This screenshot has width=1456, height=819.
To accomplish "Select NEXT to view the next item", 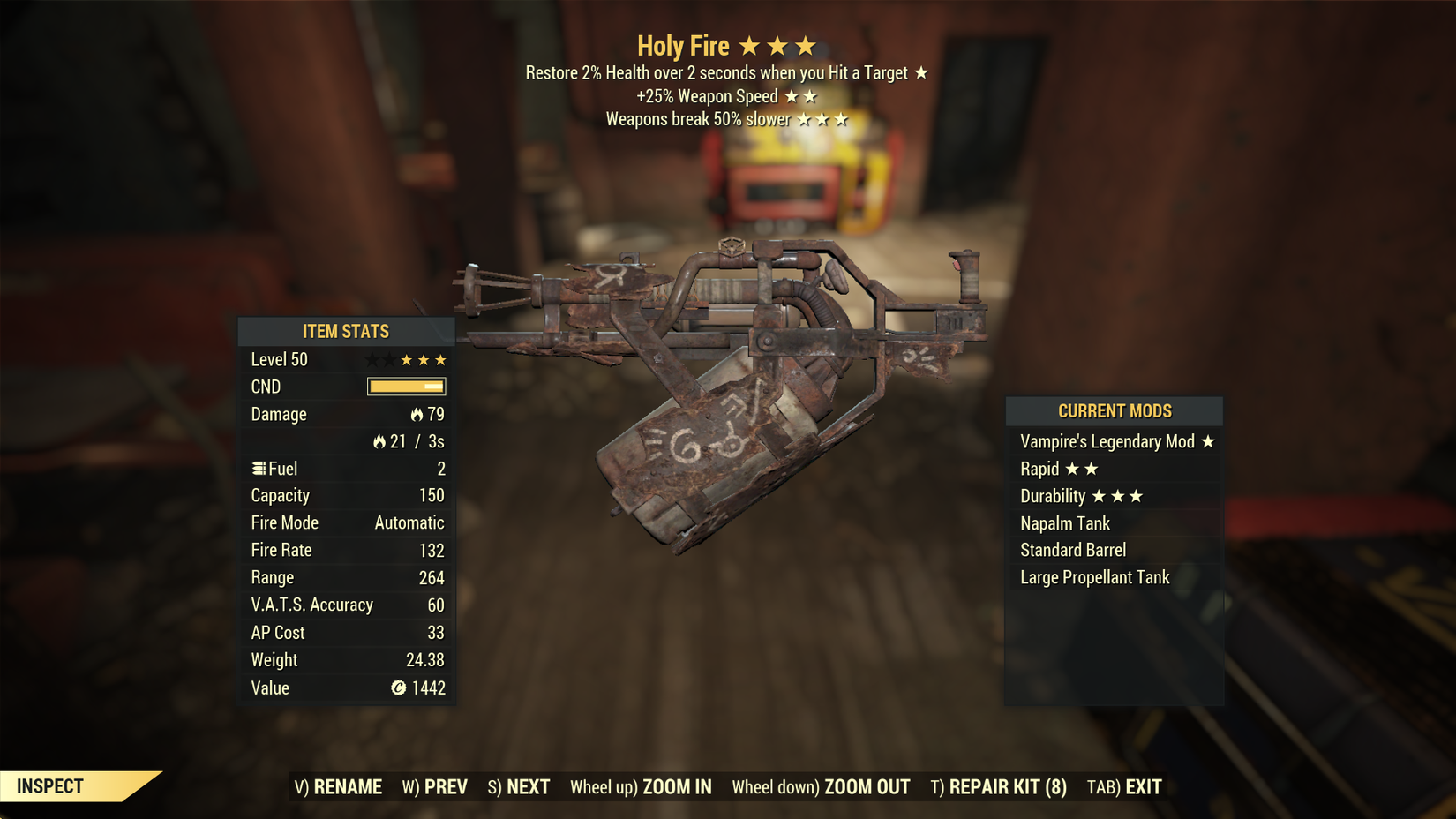I will tap(527, 785).
